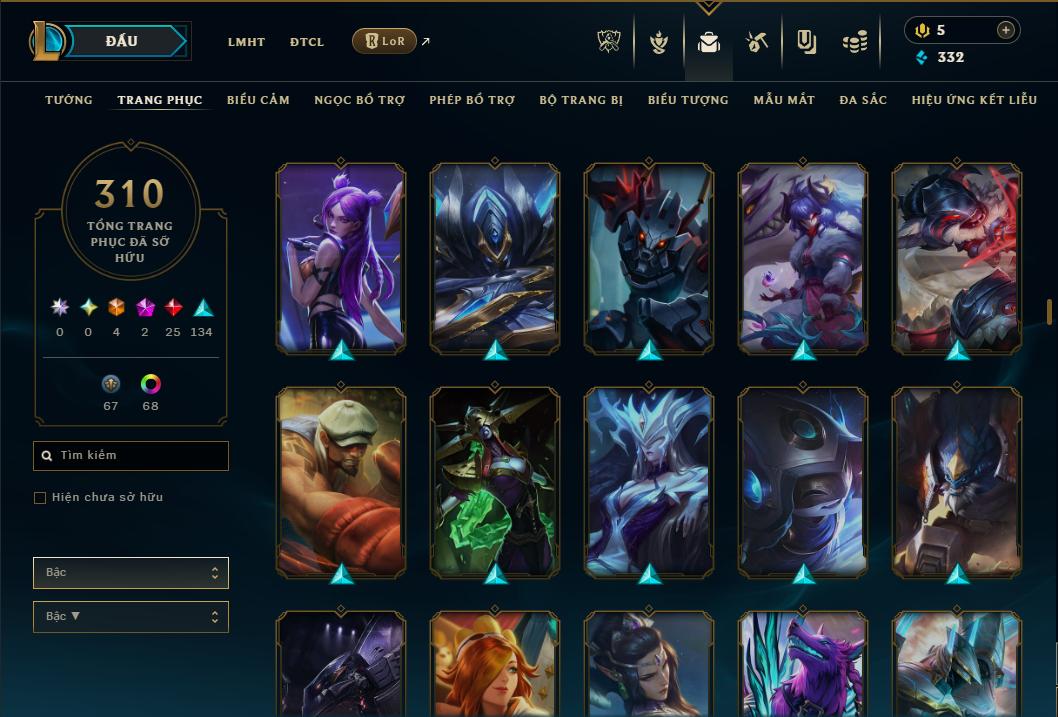Image resolution: width=1058 pixels, height=717 pixels.
Task: Select the BIỂU CẢM tab
Action: (x=258, y=100)
